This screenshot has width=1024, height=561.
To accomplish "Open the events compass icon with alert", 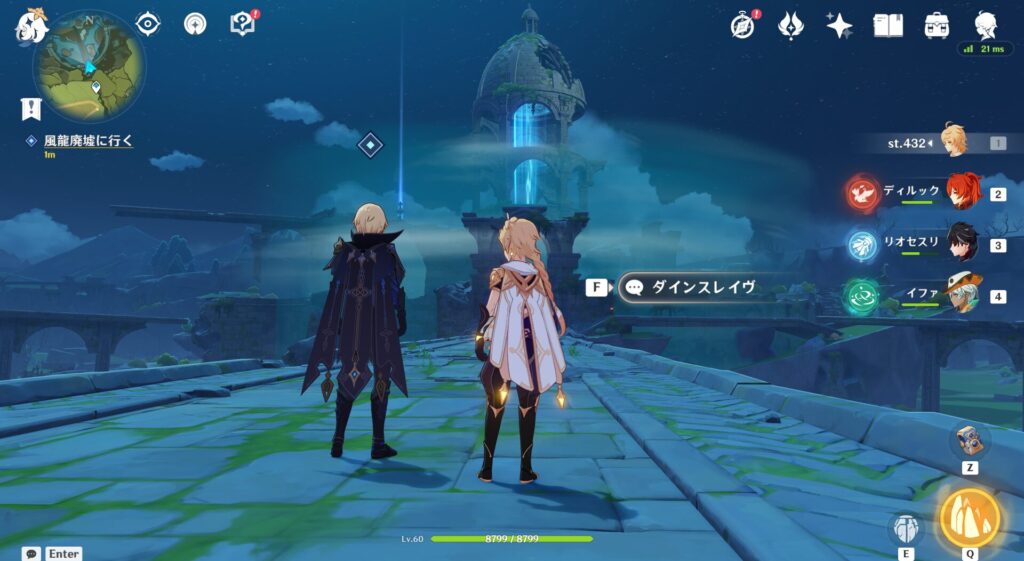I will coord(742,25).
